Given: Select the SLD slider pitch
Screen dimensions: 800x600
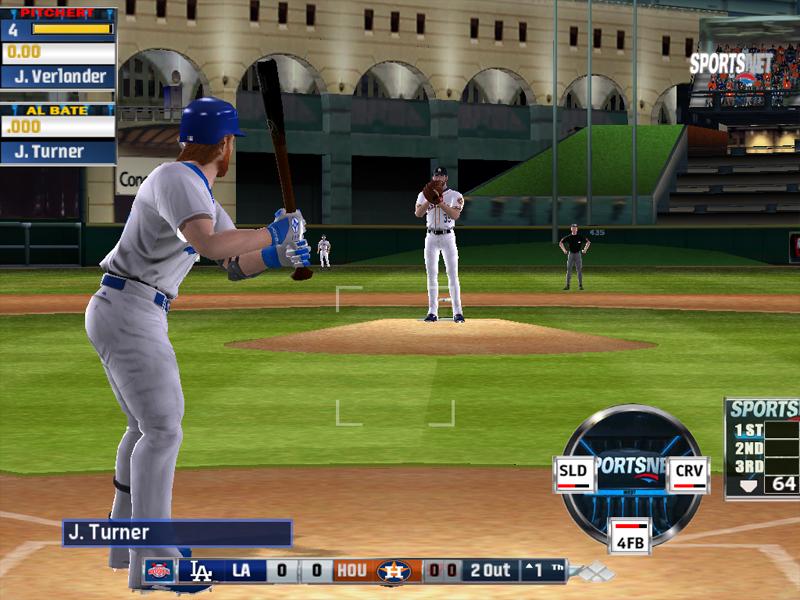Looking at the screenshot, I should pyautogui.click(x=574, y=474).
